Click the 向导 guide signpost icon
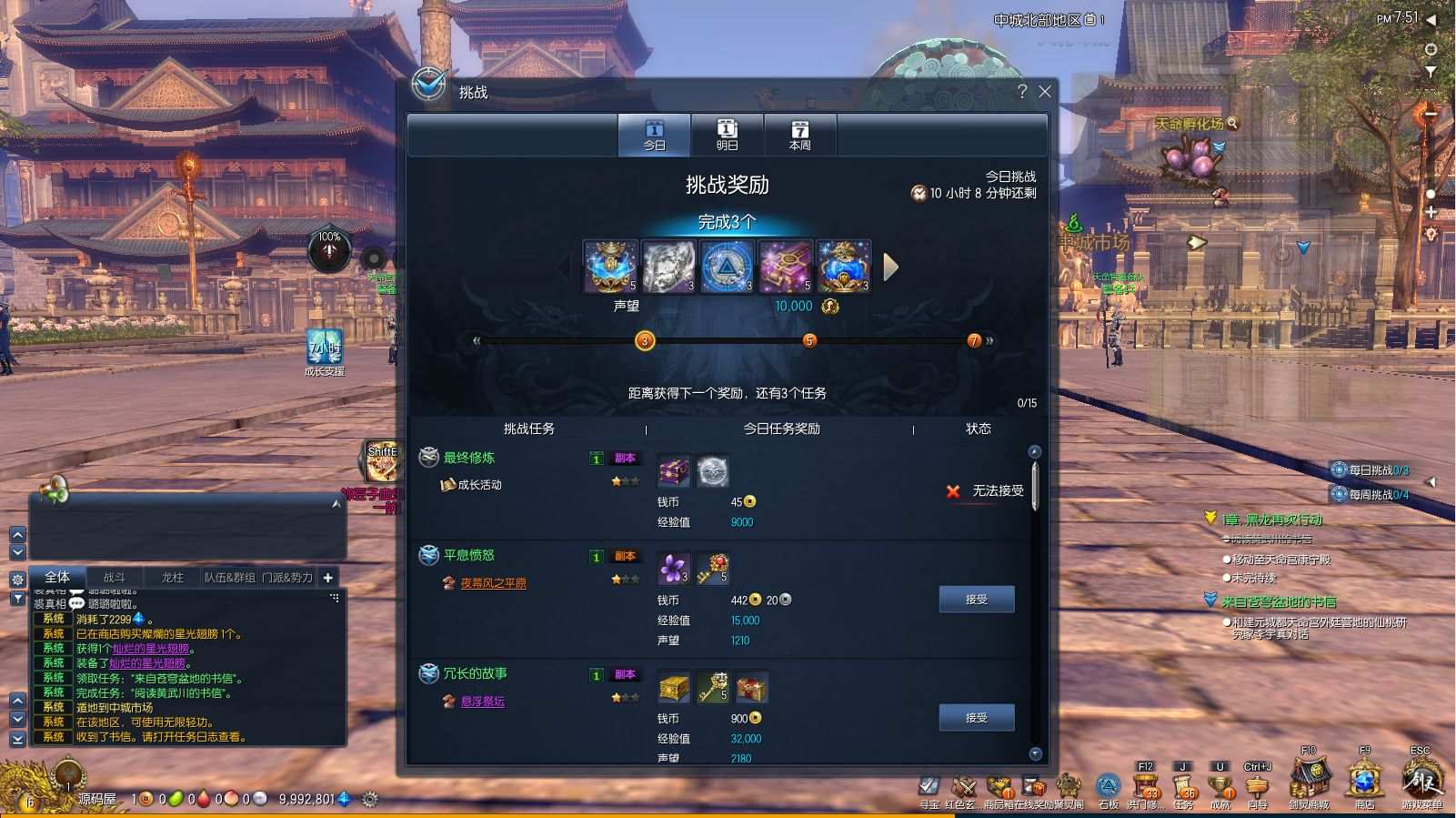Image resolution: width=1456 pixels, height=818 pixels. 1258,787
